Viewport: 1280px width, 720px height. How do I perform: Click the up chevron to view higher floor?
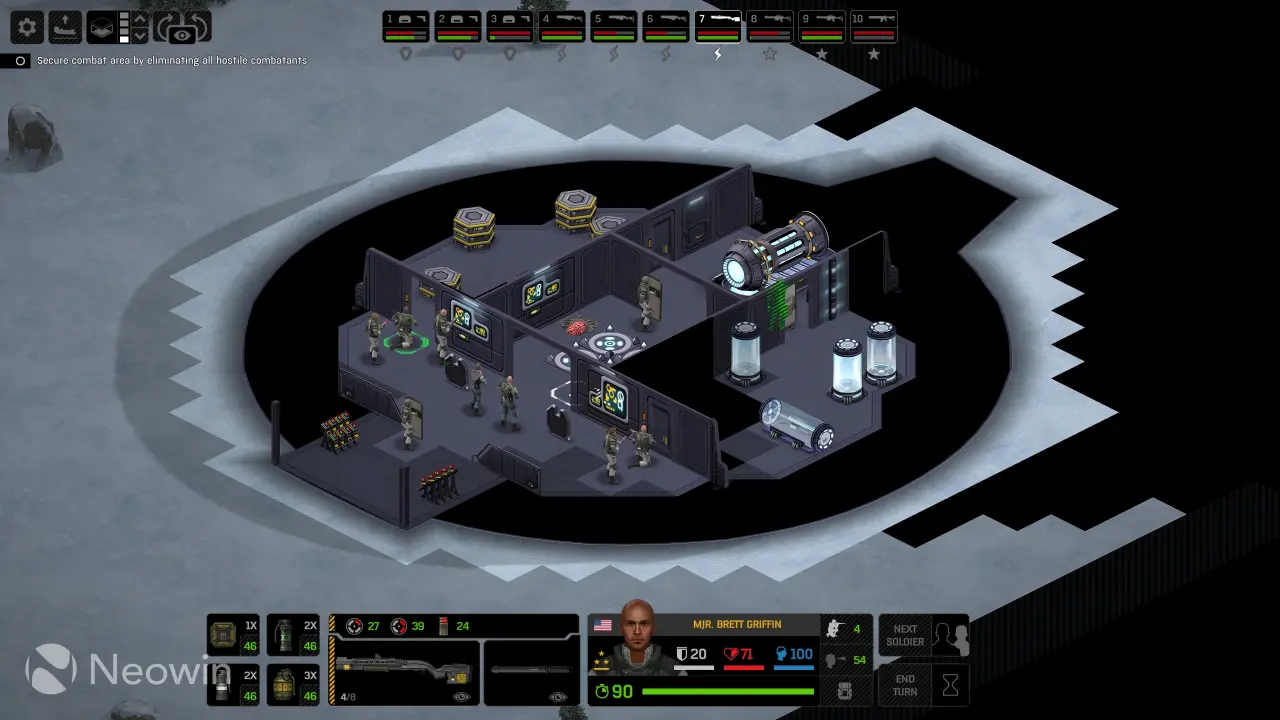point(140,18)
